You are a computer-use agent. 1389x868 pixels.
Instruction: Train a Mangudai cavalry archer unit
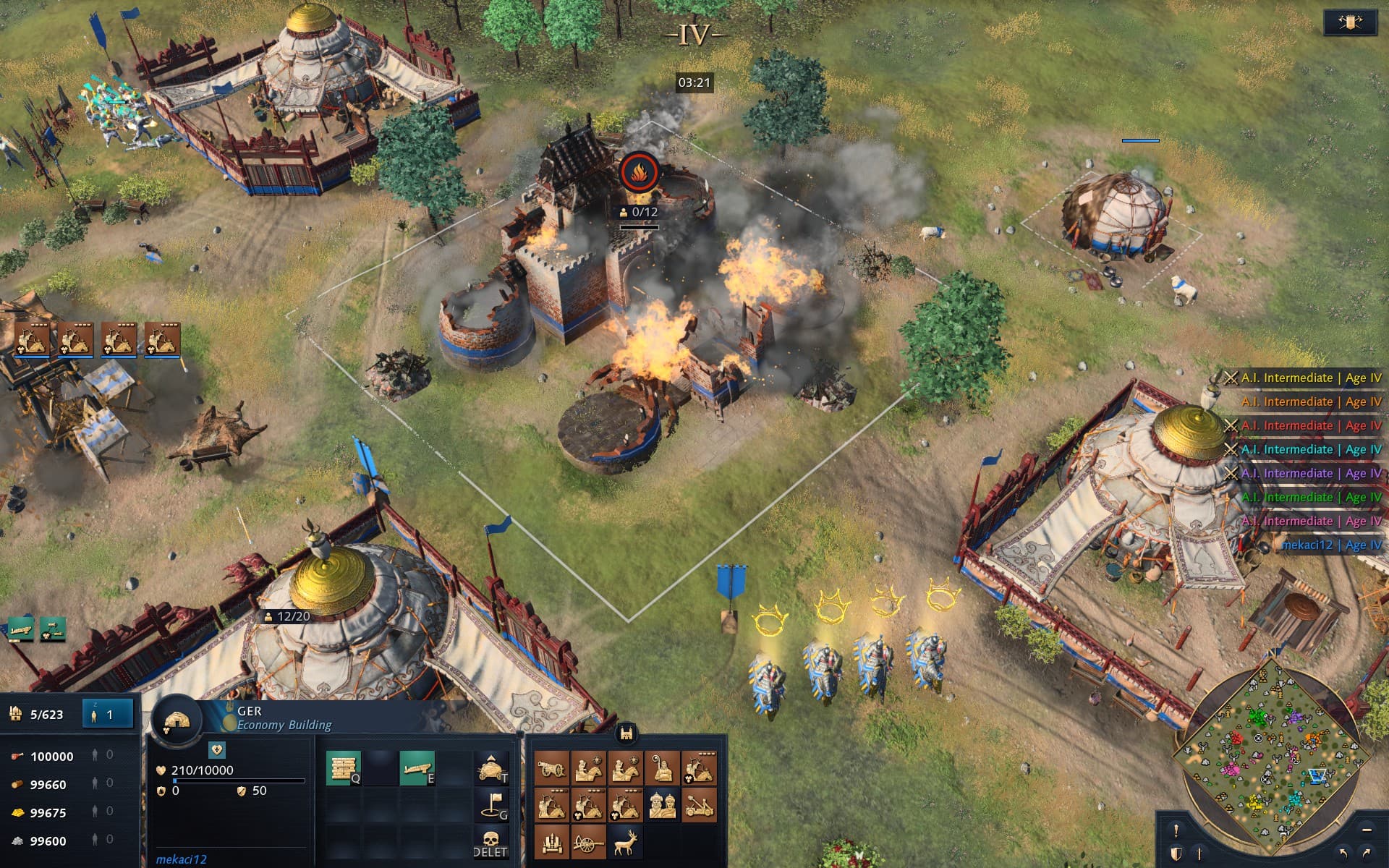pyautogui.click(x=701, y=767)
